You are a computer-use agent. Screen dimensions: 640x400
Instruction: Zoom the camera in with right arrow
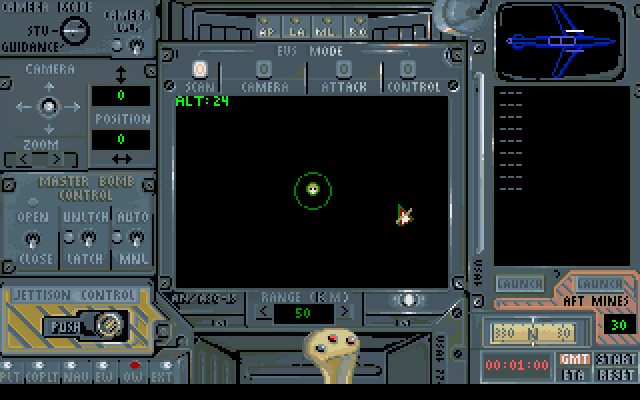tap(57, 158)
